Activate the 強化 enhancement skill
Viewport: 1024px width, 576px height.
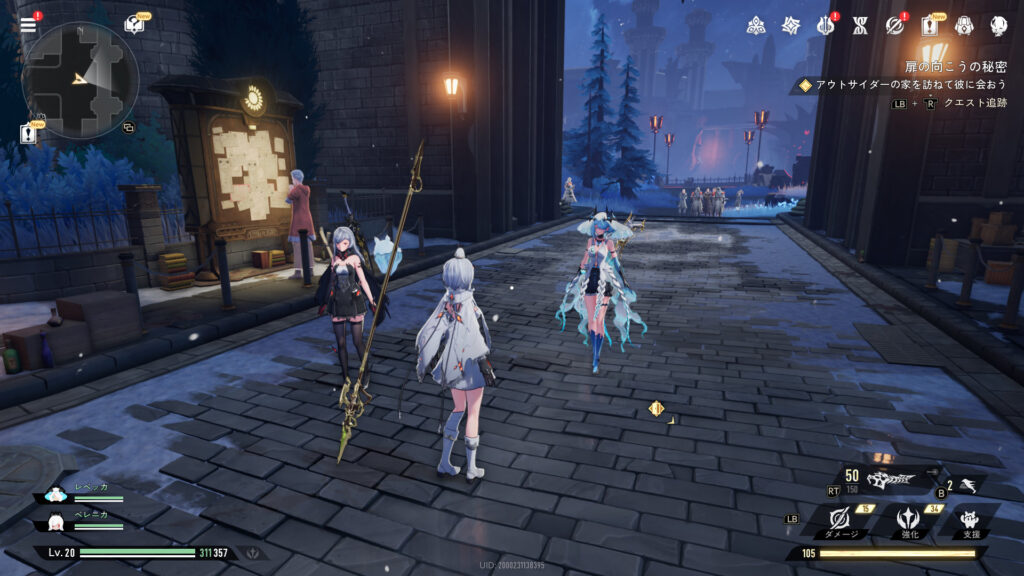point(909,518)
